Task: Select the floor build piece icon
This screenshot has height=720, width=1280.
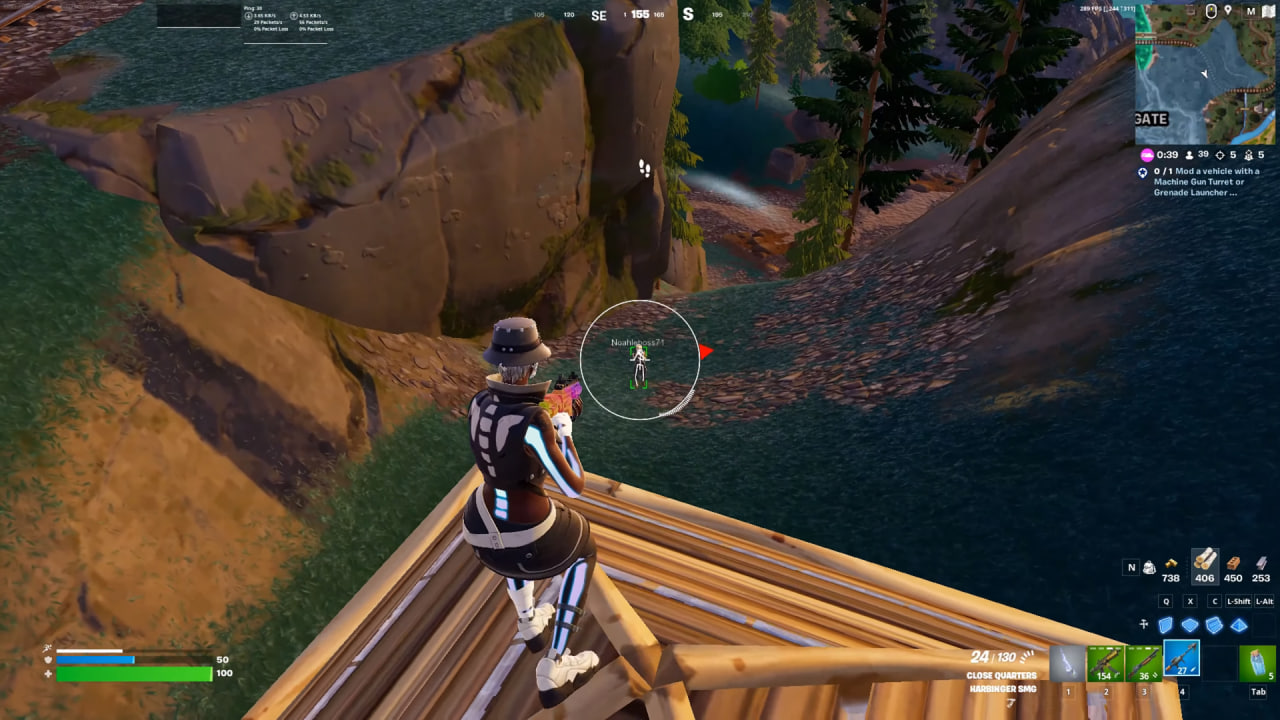Action: pos(1190,625)
